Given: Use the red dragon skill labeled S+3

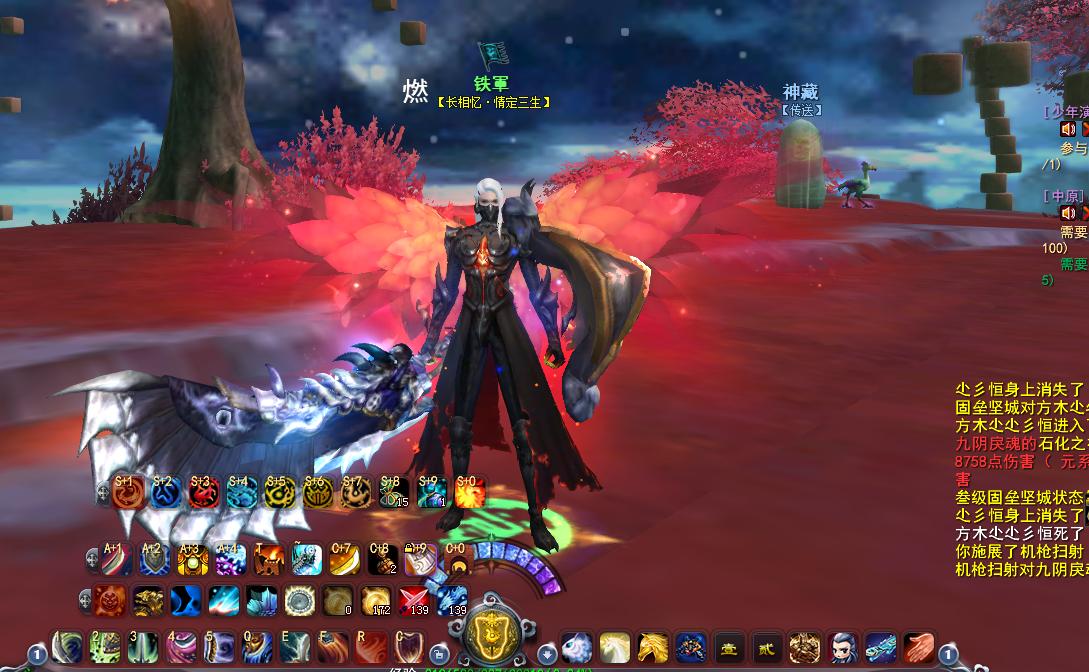Looking at the screenshot, I should pyautogui.click(x=203, y=492).
